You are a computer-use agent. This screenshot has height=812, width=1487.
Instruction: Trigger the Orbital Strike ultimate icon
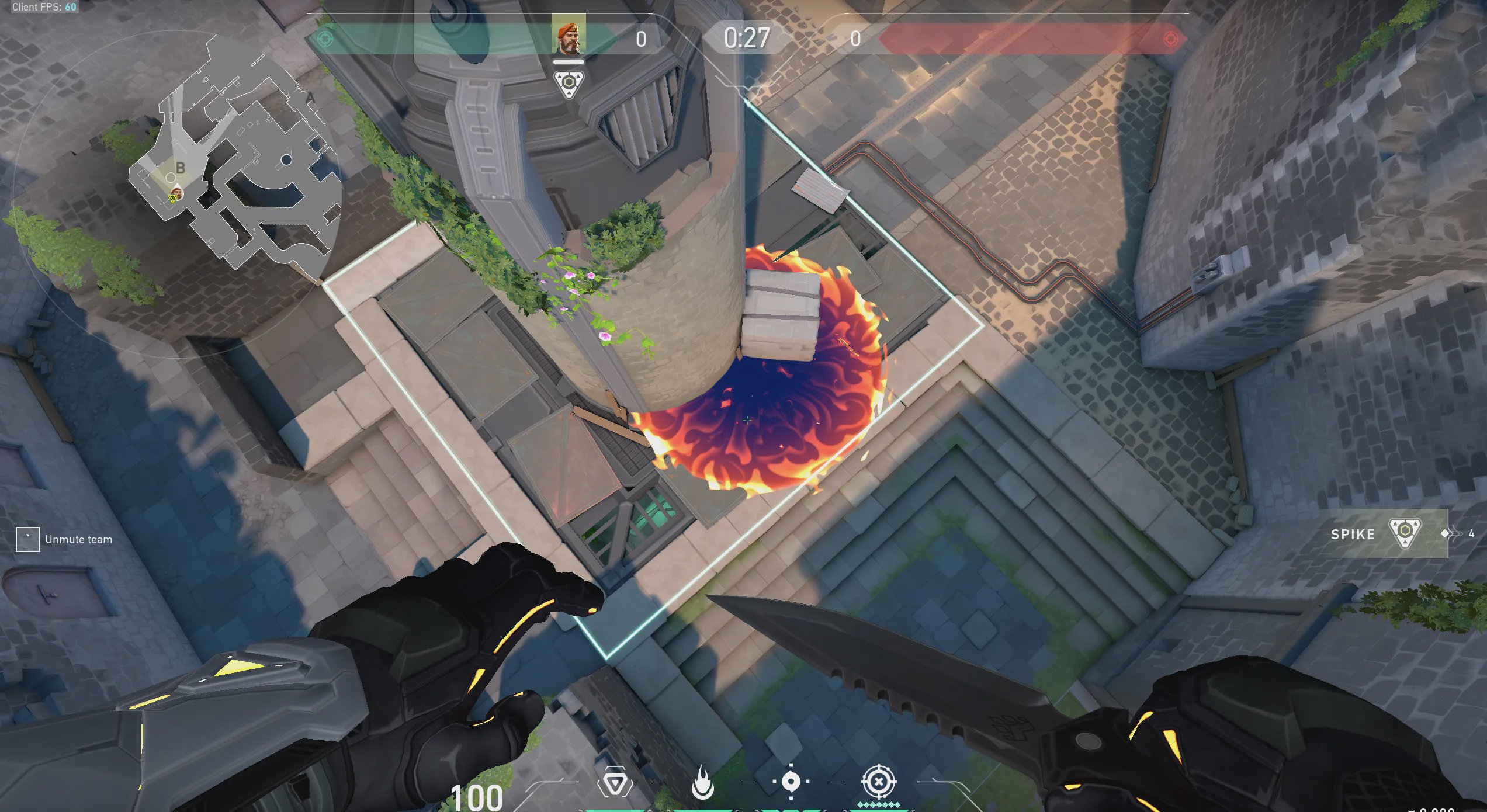tap(878, 782)
